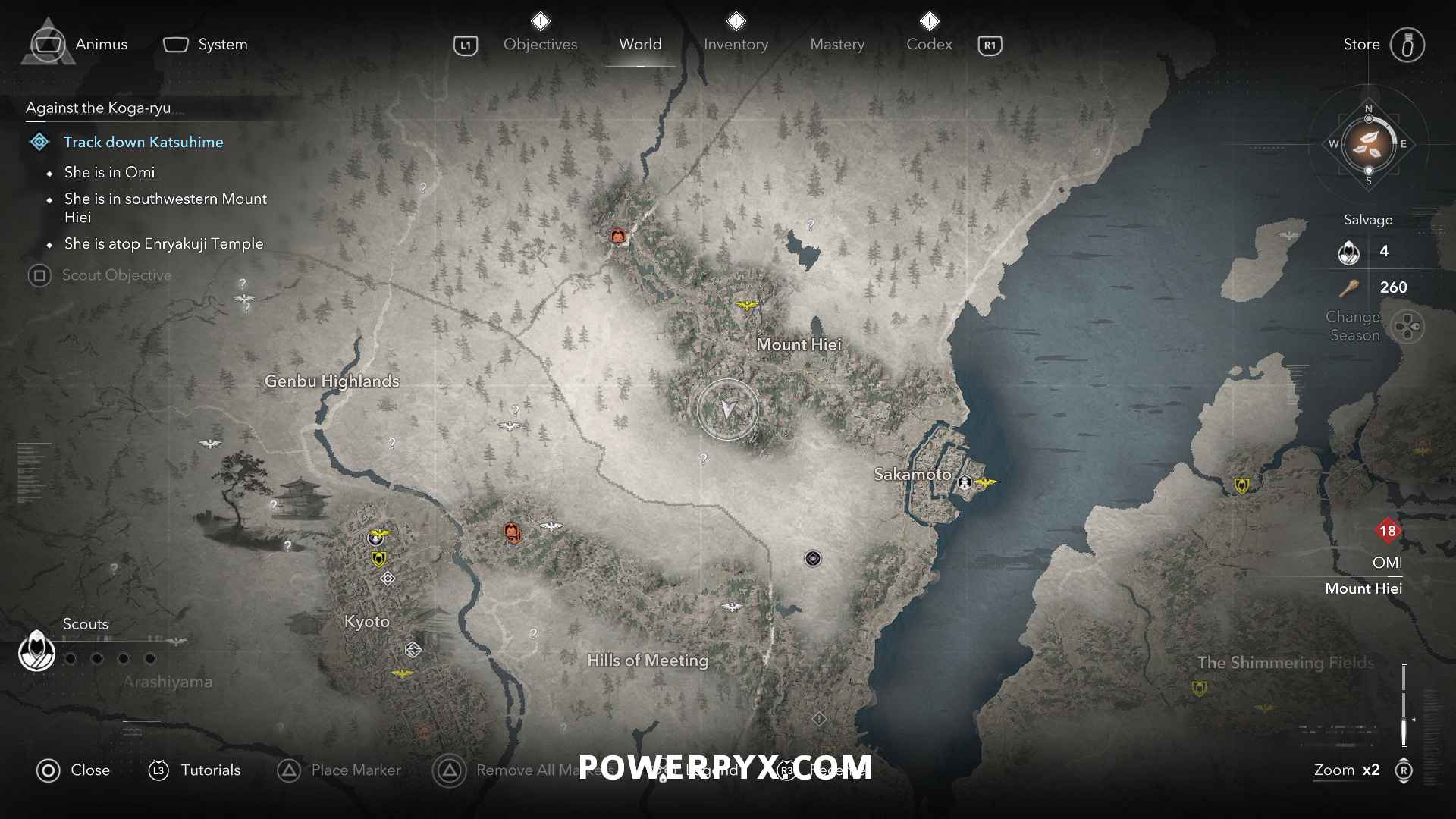The height and width of the screenshot is (819, 1456).
Task: Click the black objective marker below Sakamoto
Action: [811, 558]
